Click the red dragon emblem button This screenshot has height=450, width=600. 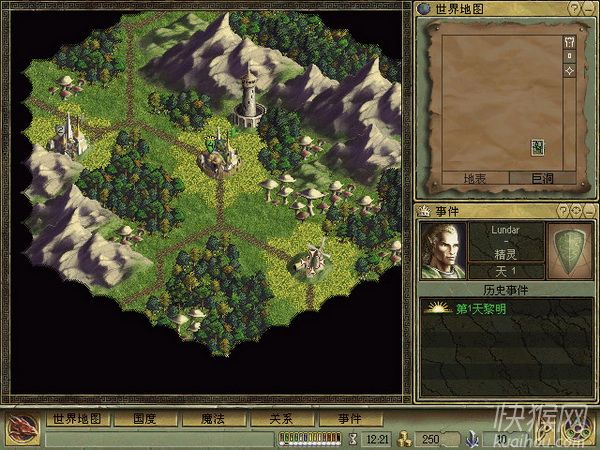point(21,427)
